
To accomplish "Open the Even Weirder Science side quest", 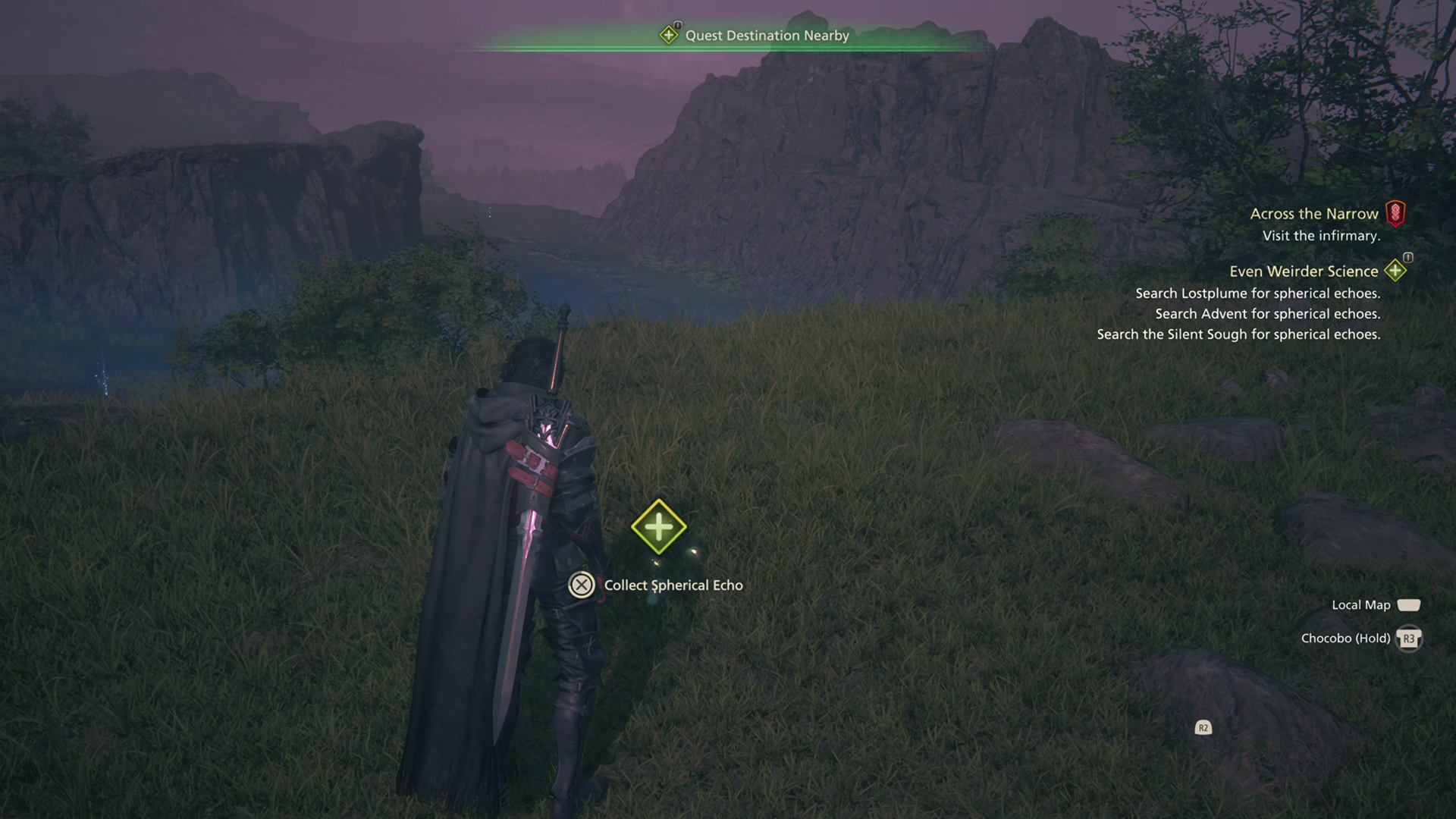I will [1304, 271].
